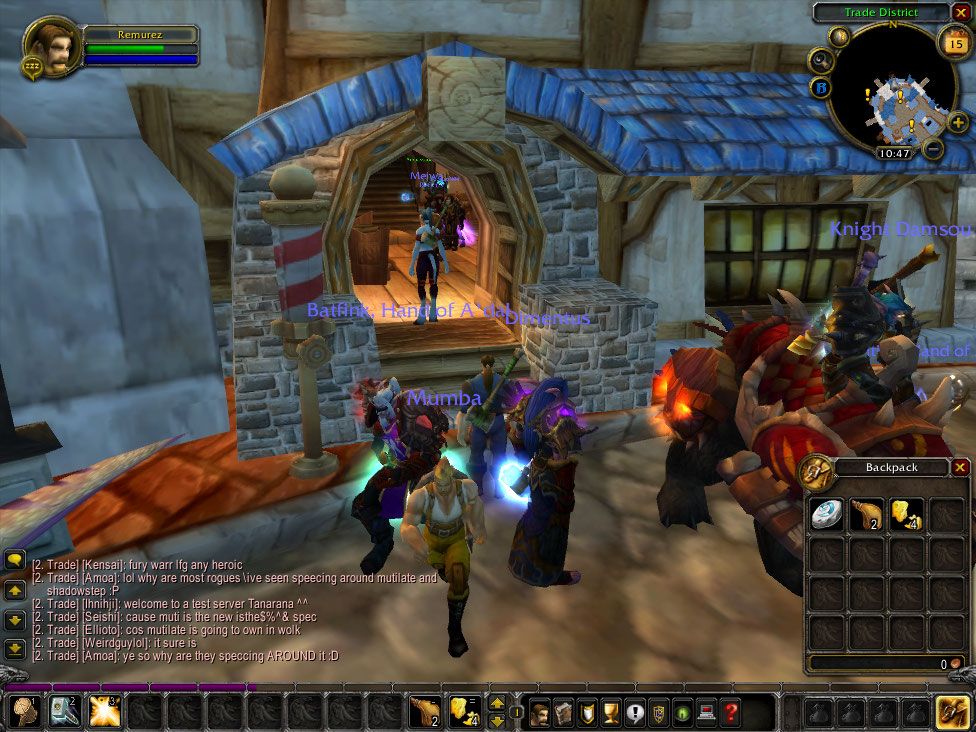Click the backpack button on the bag bar

click(x=952, y=711)
